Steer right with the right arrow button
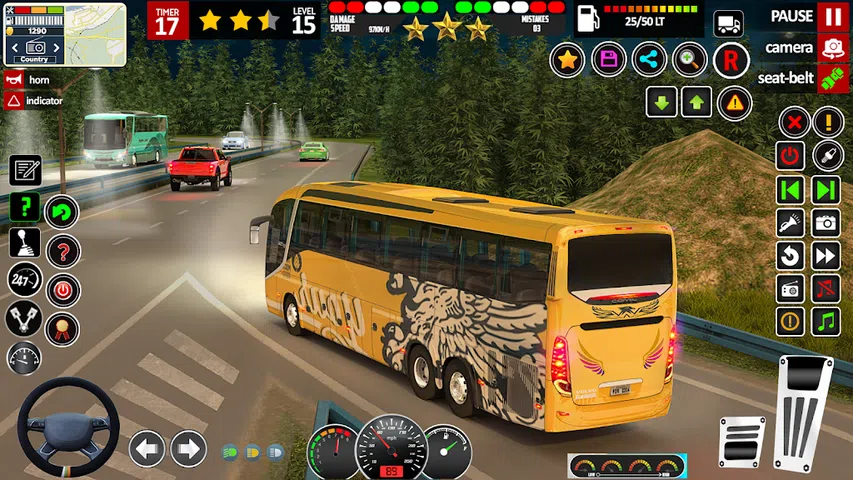 coord(188,448)
